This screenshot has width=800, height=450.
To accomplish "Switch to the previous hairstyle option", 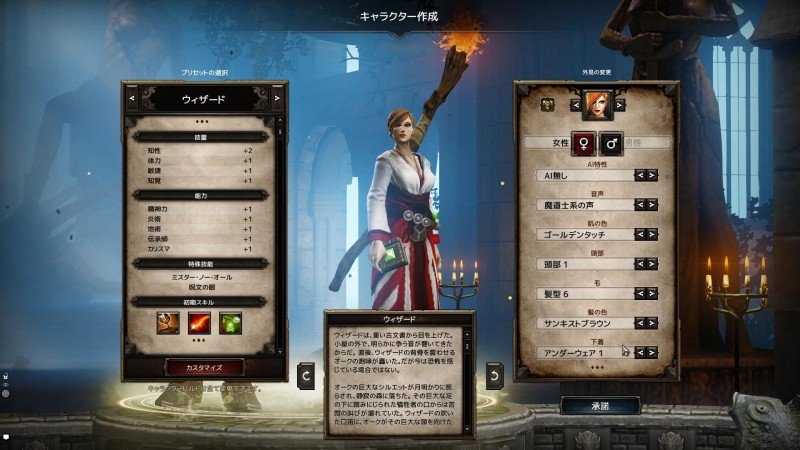I will tap(640, 294).
